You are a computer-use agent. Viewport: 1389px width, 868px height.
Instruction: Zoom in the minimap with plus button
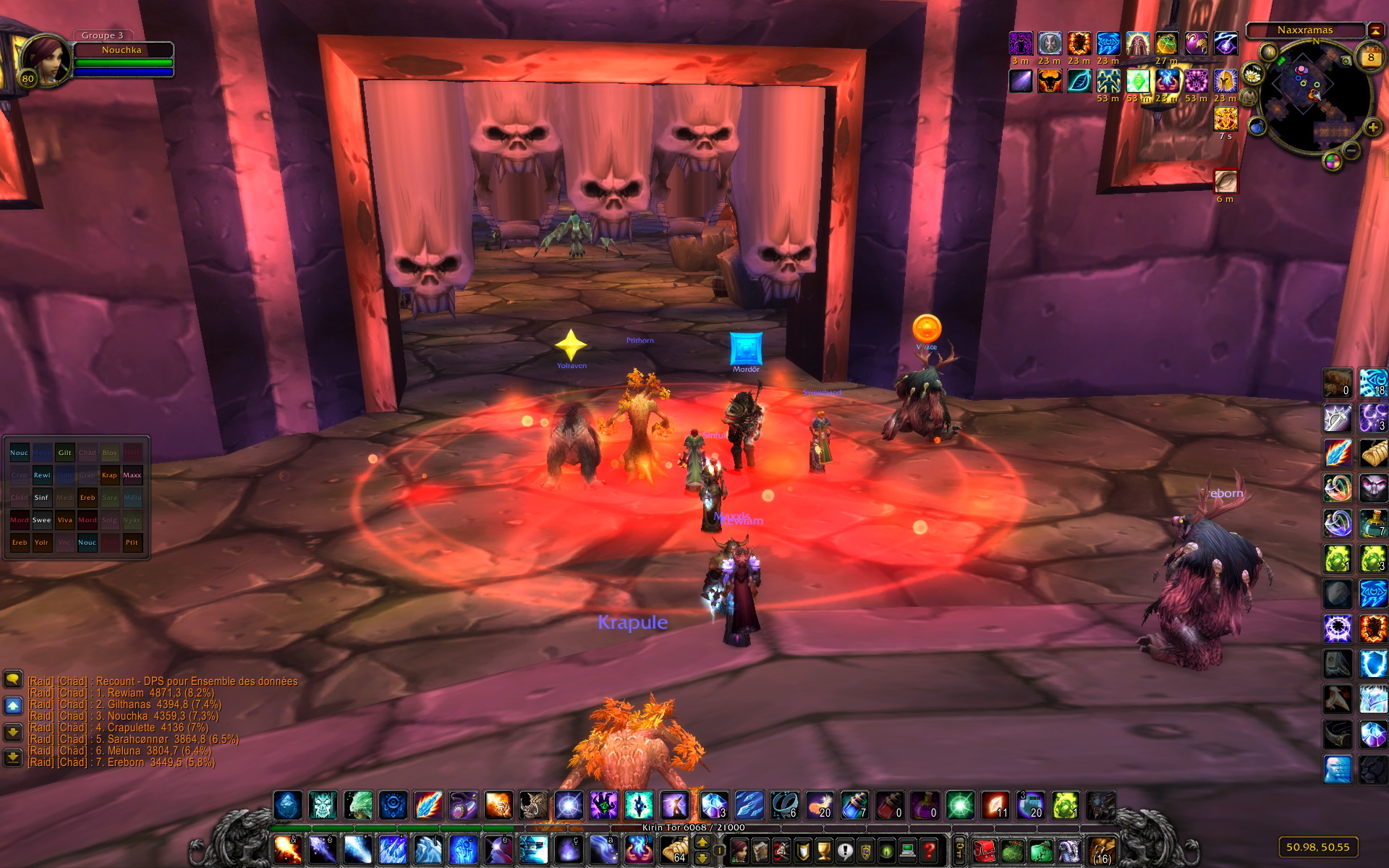[1372, 128]
